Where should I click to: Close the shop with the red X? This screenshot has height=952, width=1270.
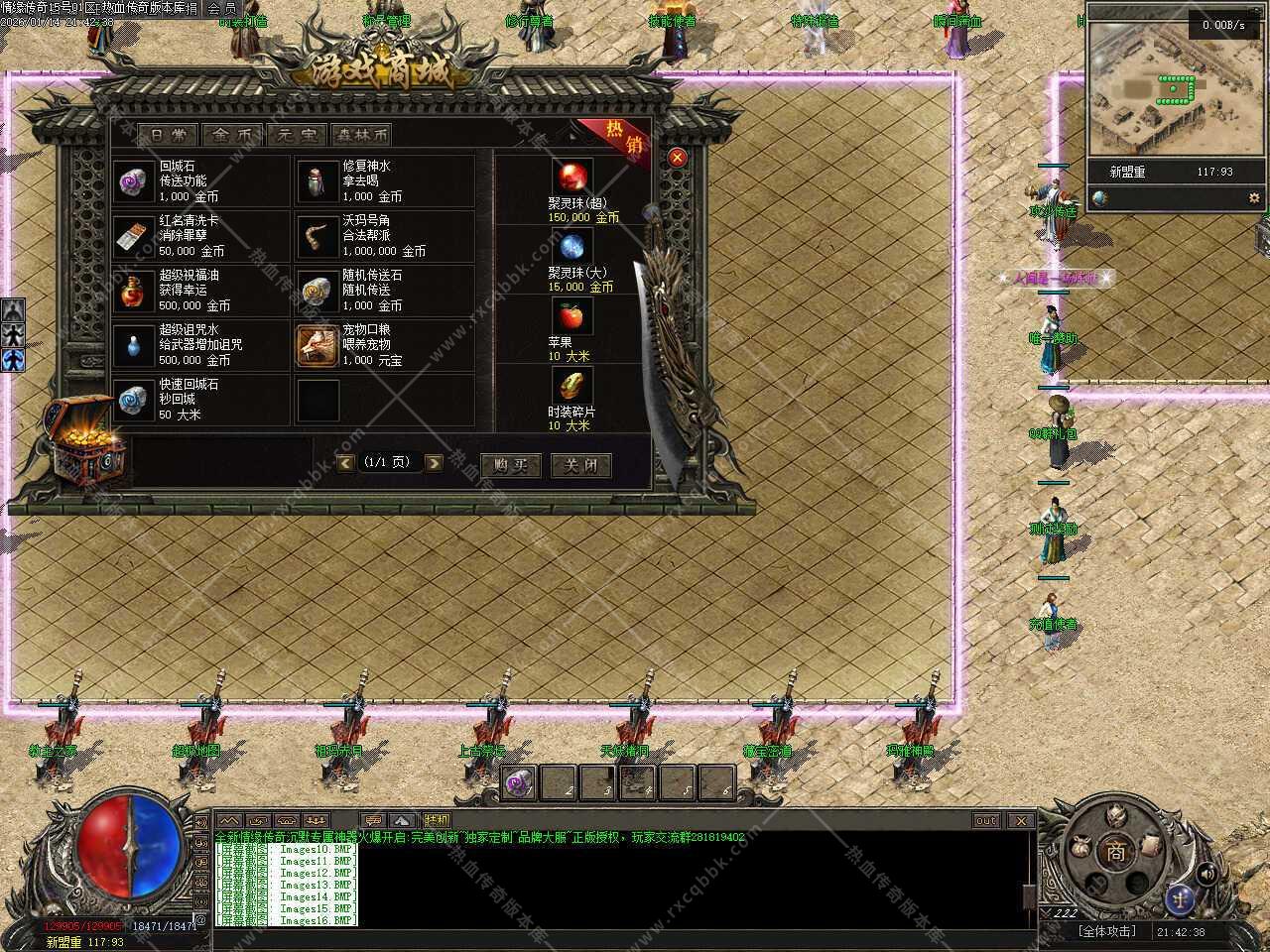(x=678, y=157)
